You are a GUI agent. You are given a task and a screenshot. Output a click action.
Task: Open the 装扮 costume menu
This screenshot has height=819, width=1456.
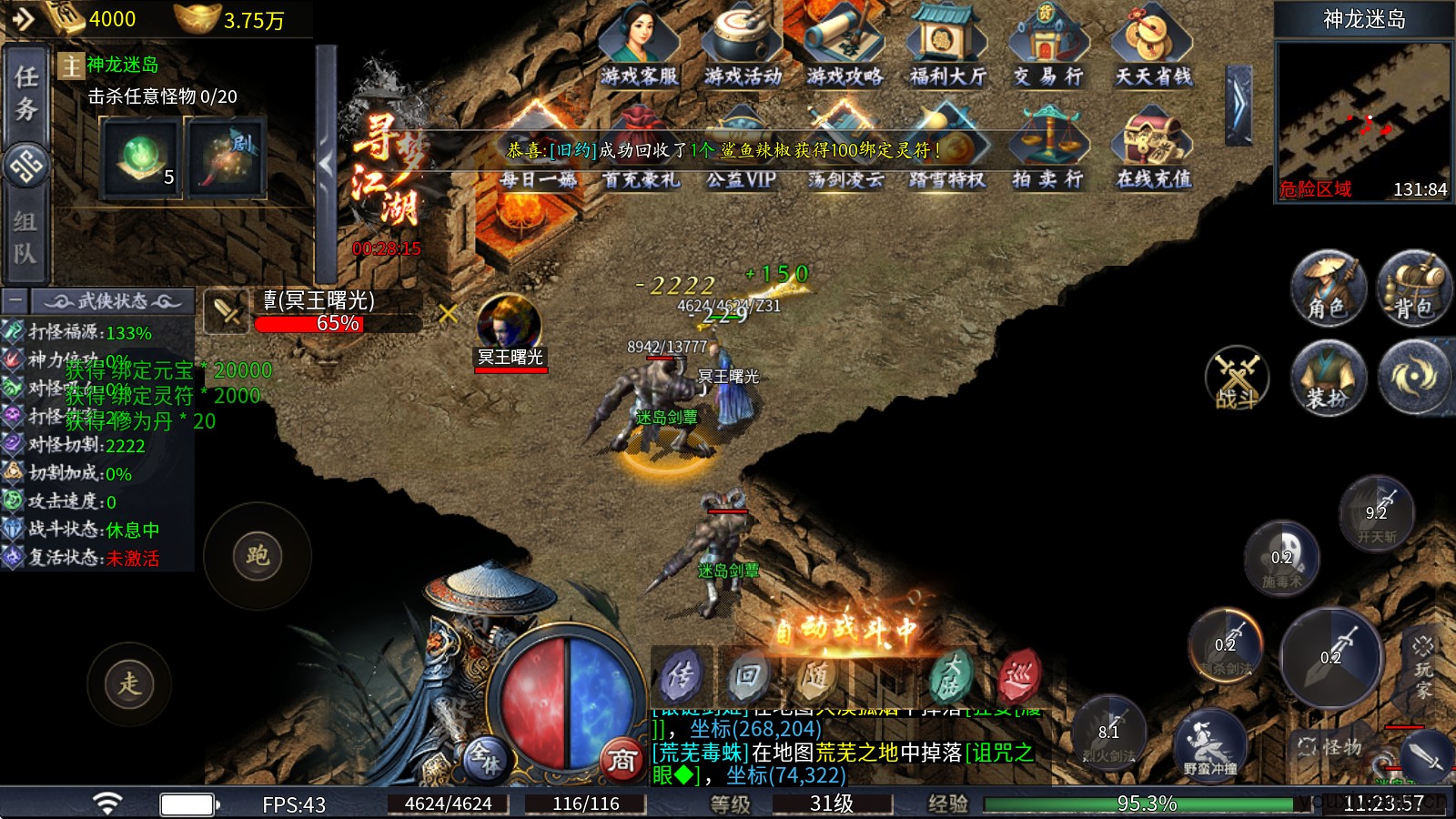[1328, 378]
